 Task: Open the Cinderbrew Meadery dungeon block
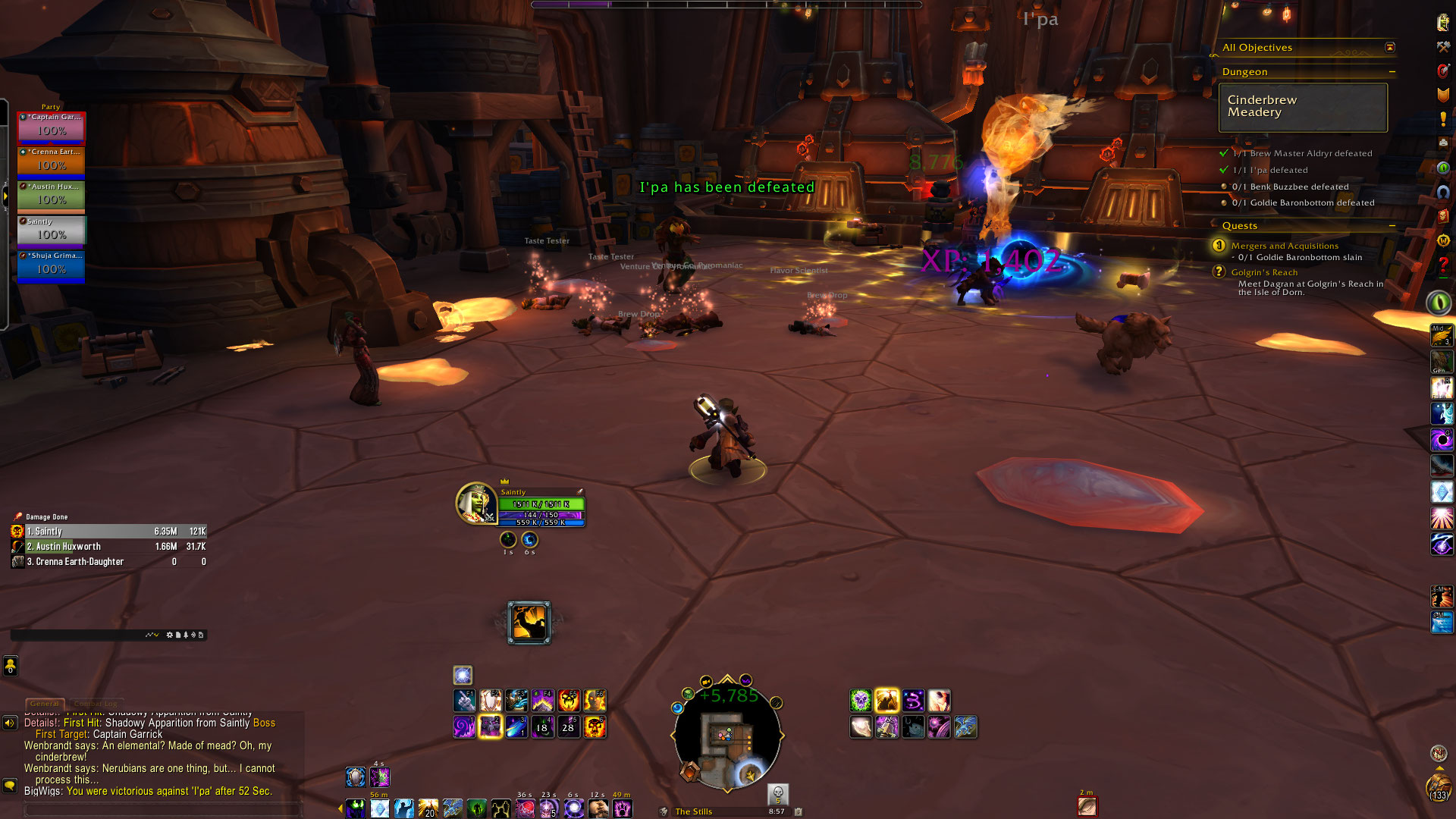(x=1303, y=107)
